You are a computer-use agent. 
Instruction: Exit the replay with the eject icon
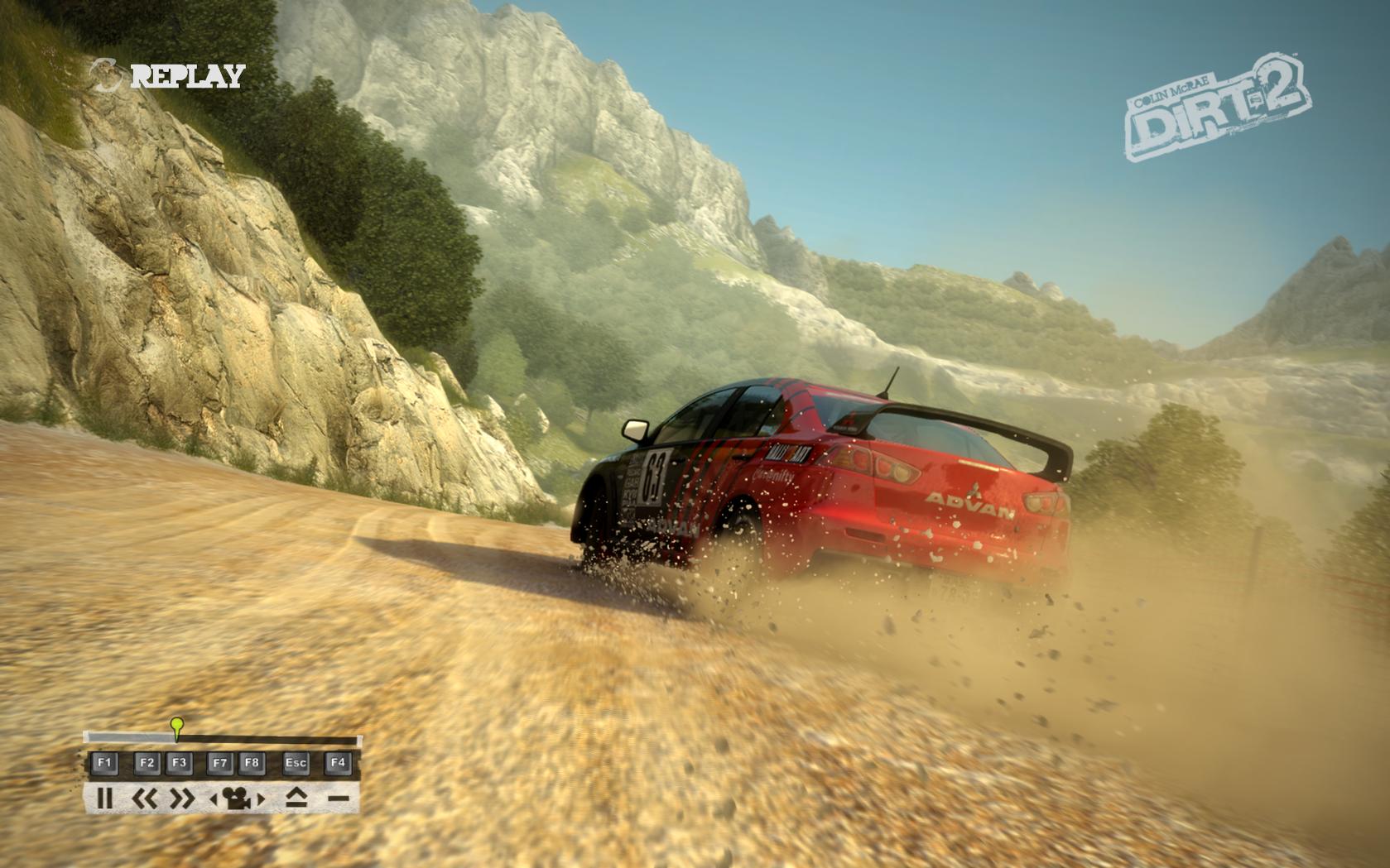(296, 798)
